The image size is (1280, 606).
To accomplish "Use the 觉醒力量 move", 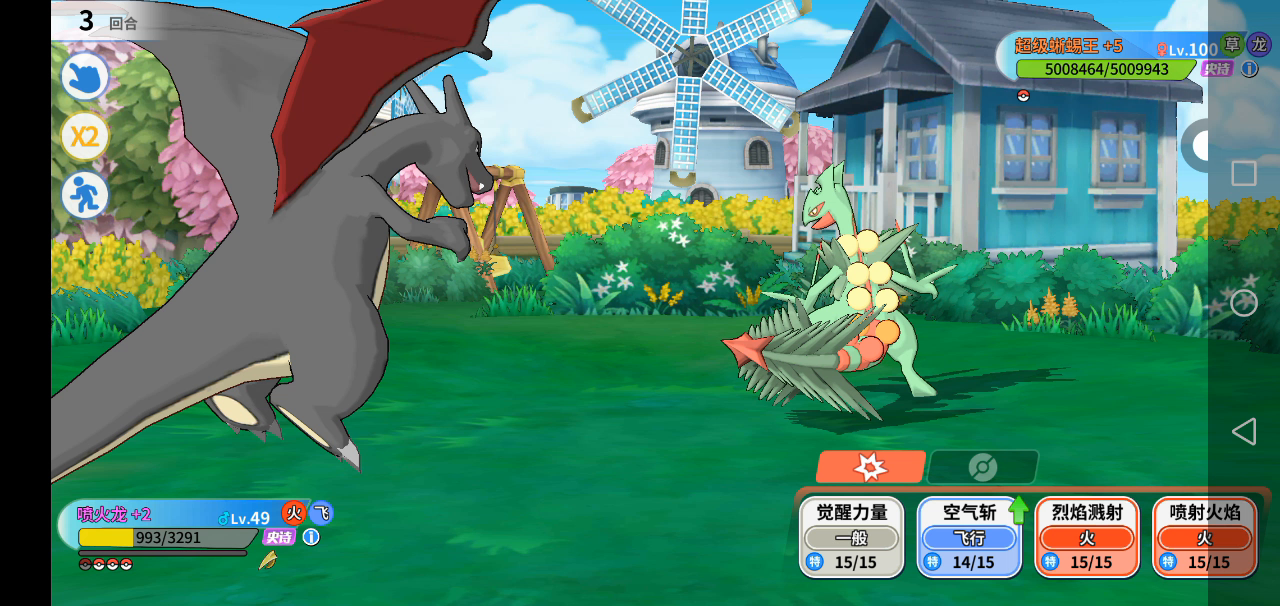I will tap(851, 536).
